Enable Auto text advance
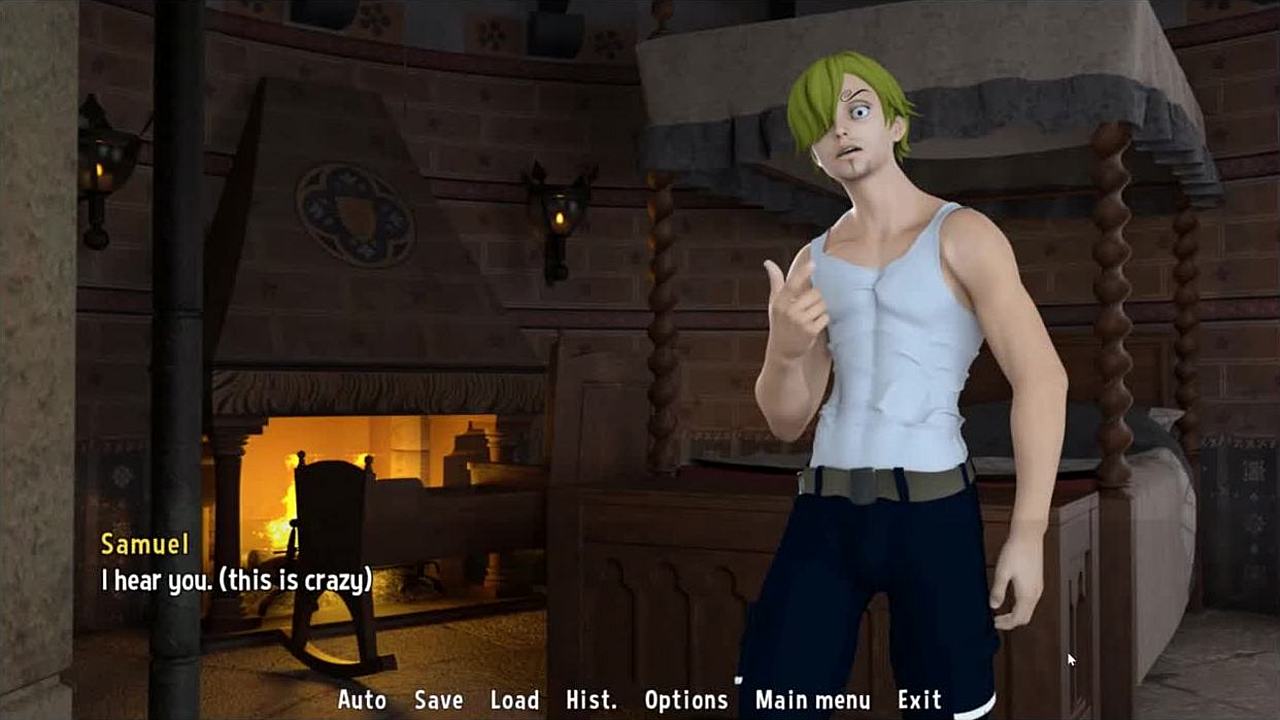 tap(362, 700)
